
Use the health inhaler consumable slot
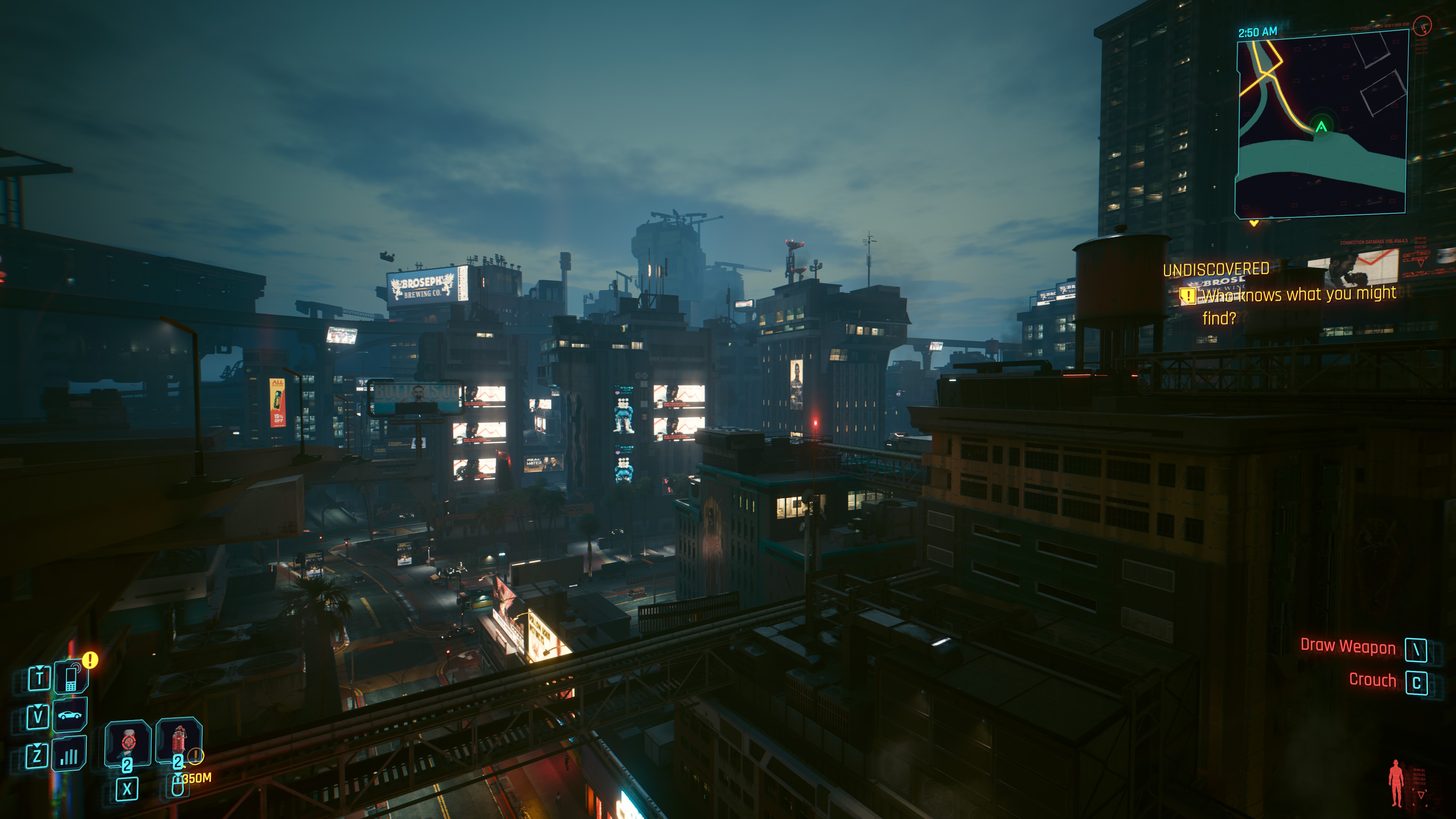128,742
